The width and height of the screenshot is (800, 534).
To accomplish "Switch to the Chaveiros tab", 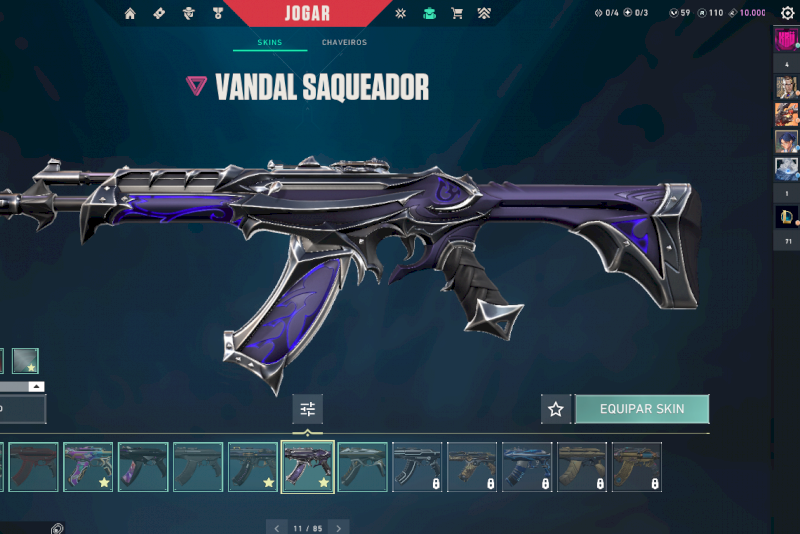I will (344, 43).
